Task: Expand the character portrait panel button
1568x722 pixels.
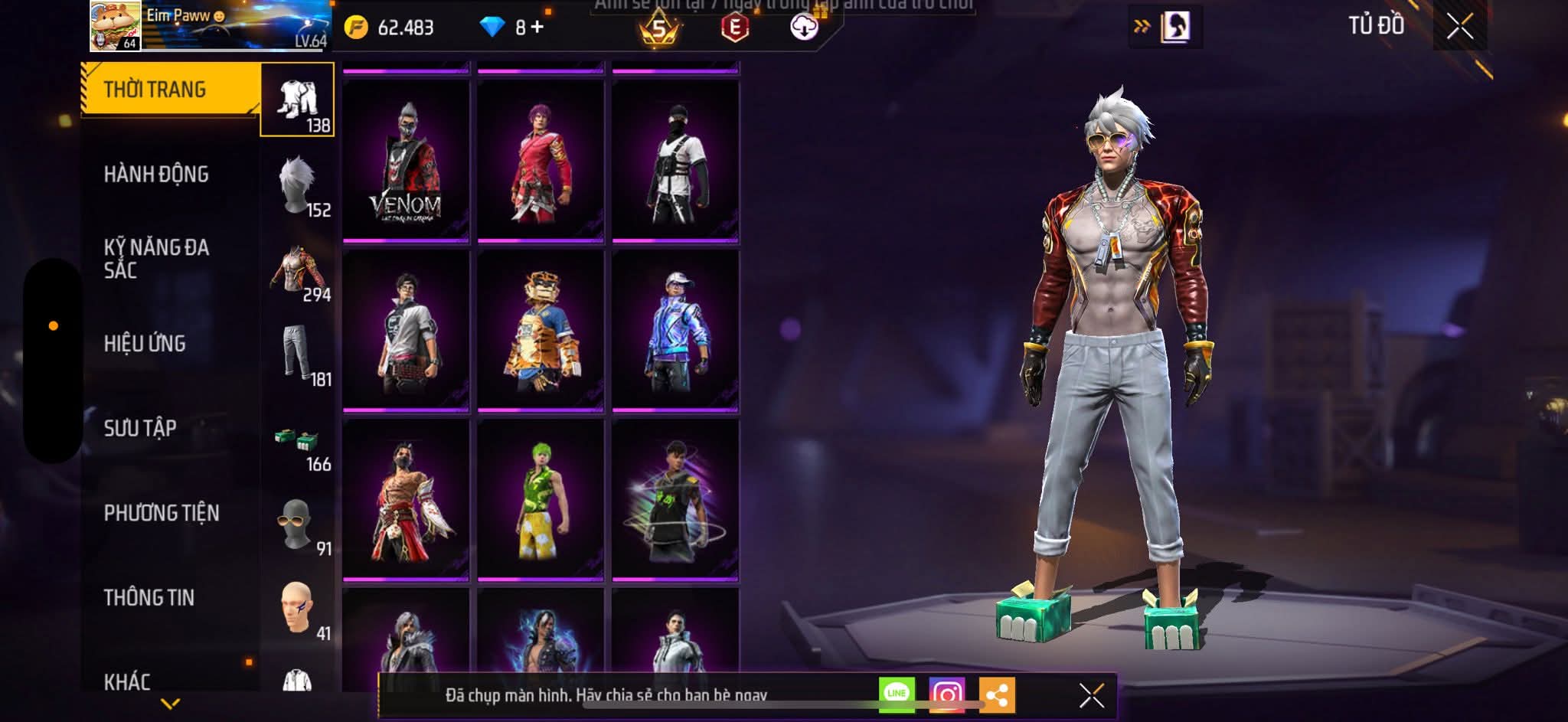Action: coord(1166,28)
